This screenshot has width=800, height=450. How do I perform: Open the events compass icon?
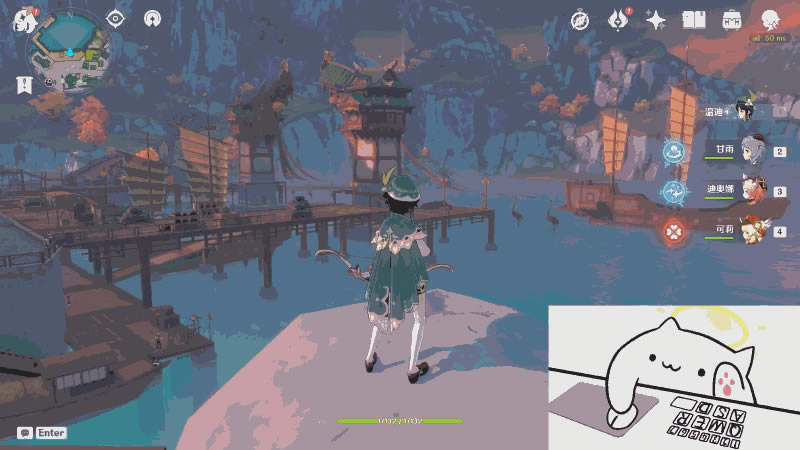click(580, 20)
